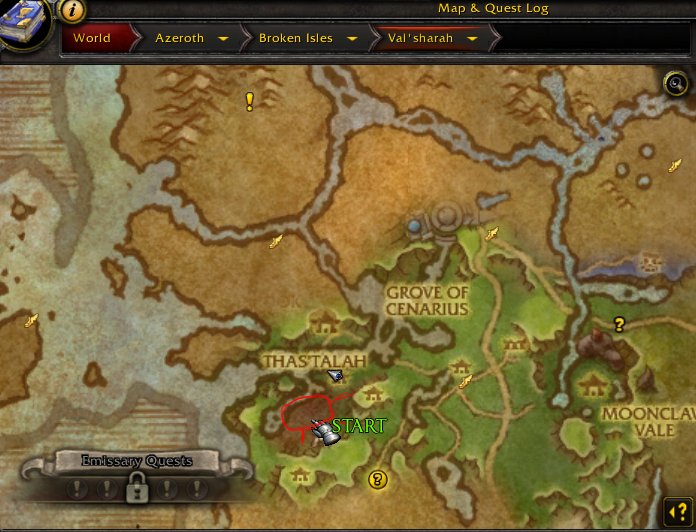Open the round info 'i' button
The image size is (696, 532).
[72, 11]
